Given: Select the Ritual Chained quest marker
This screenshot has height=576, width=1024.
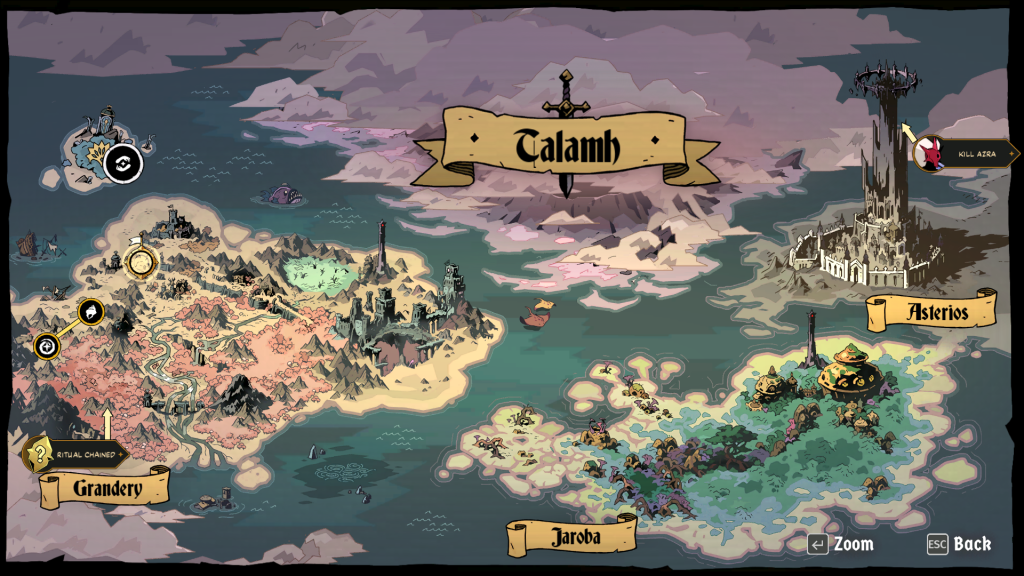Looking at the screenshot, I should pyautogui.click(x=40, y=455).
